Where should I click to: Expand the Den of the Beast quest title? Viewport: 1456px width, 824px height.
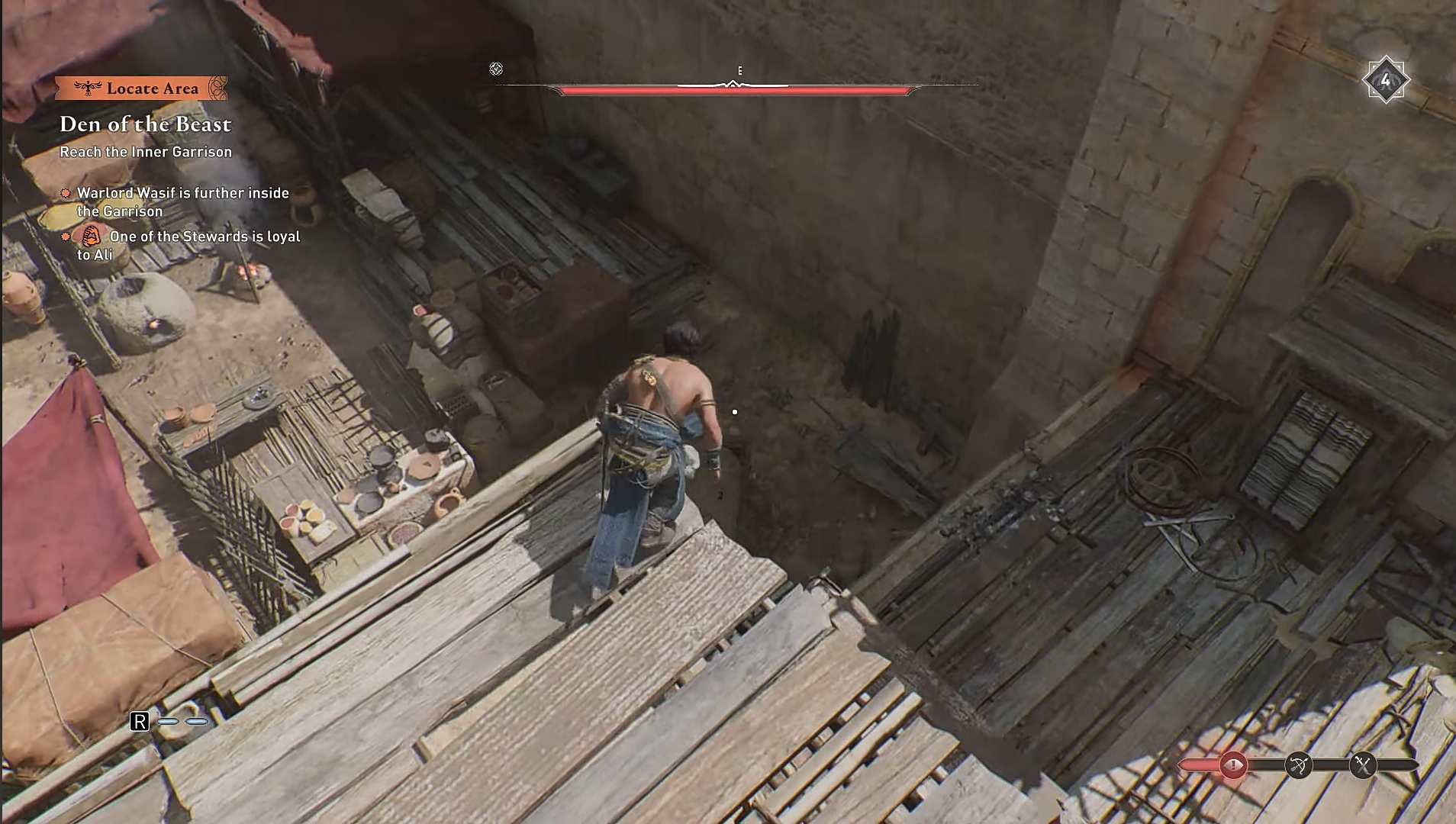pos(146,124)
